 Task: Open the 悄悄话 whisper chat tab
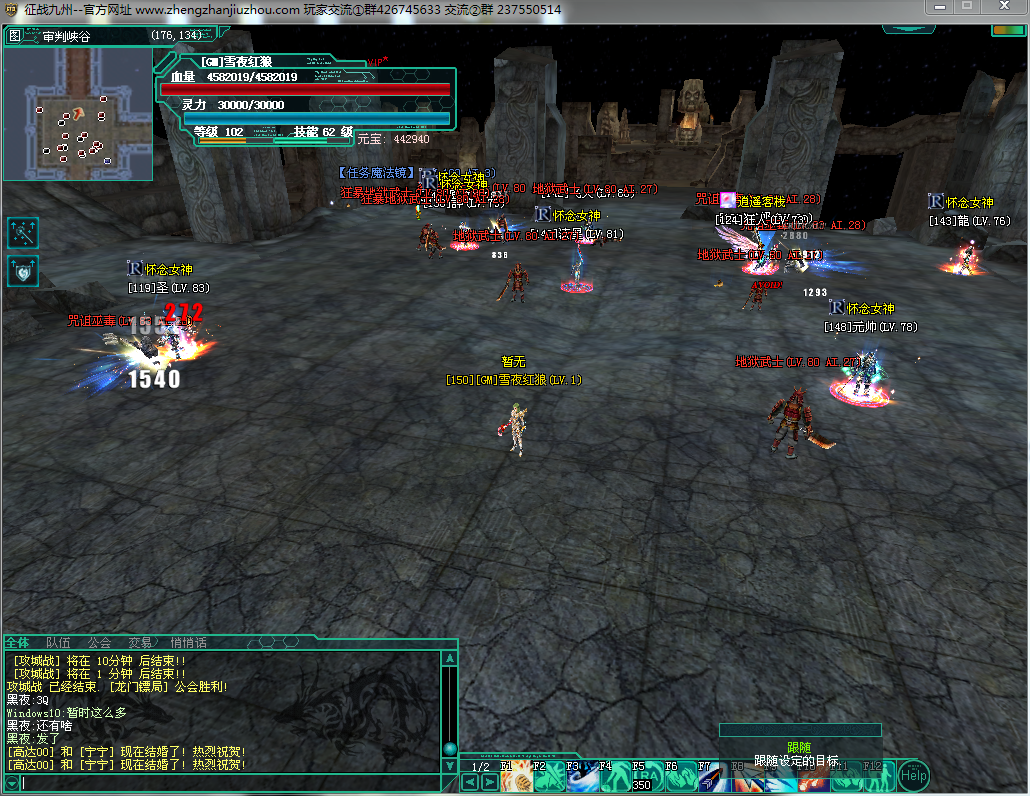point(188,642)
